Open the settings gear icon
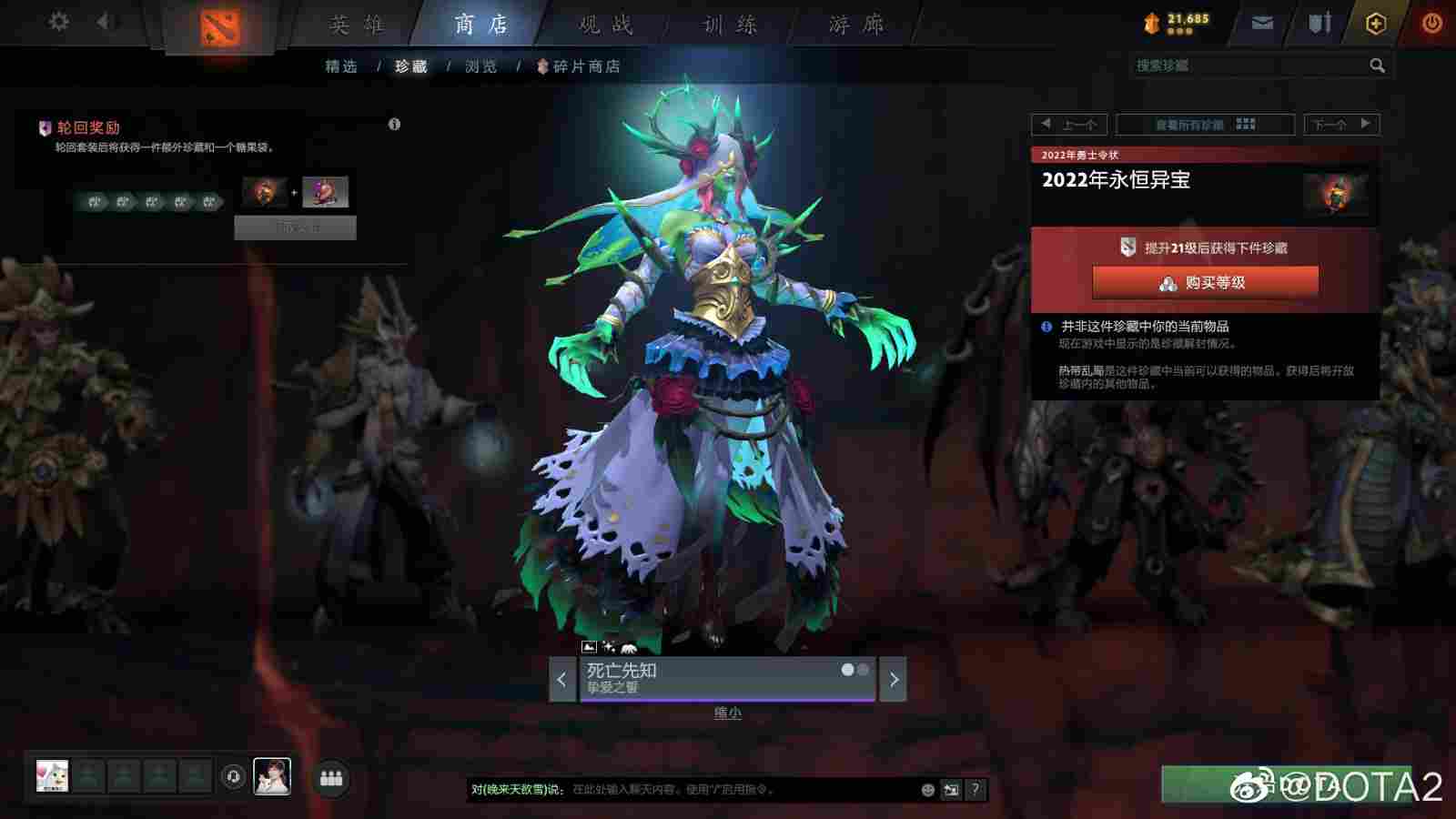The image size is (1456, 819). point(60,23)
